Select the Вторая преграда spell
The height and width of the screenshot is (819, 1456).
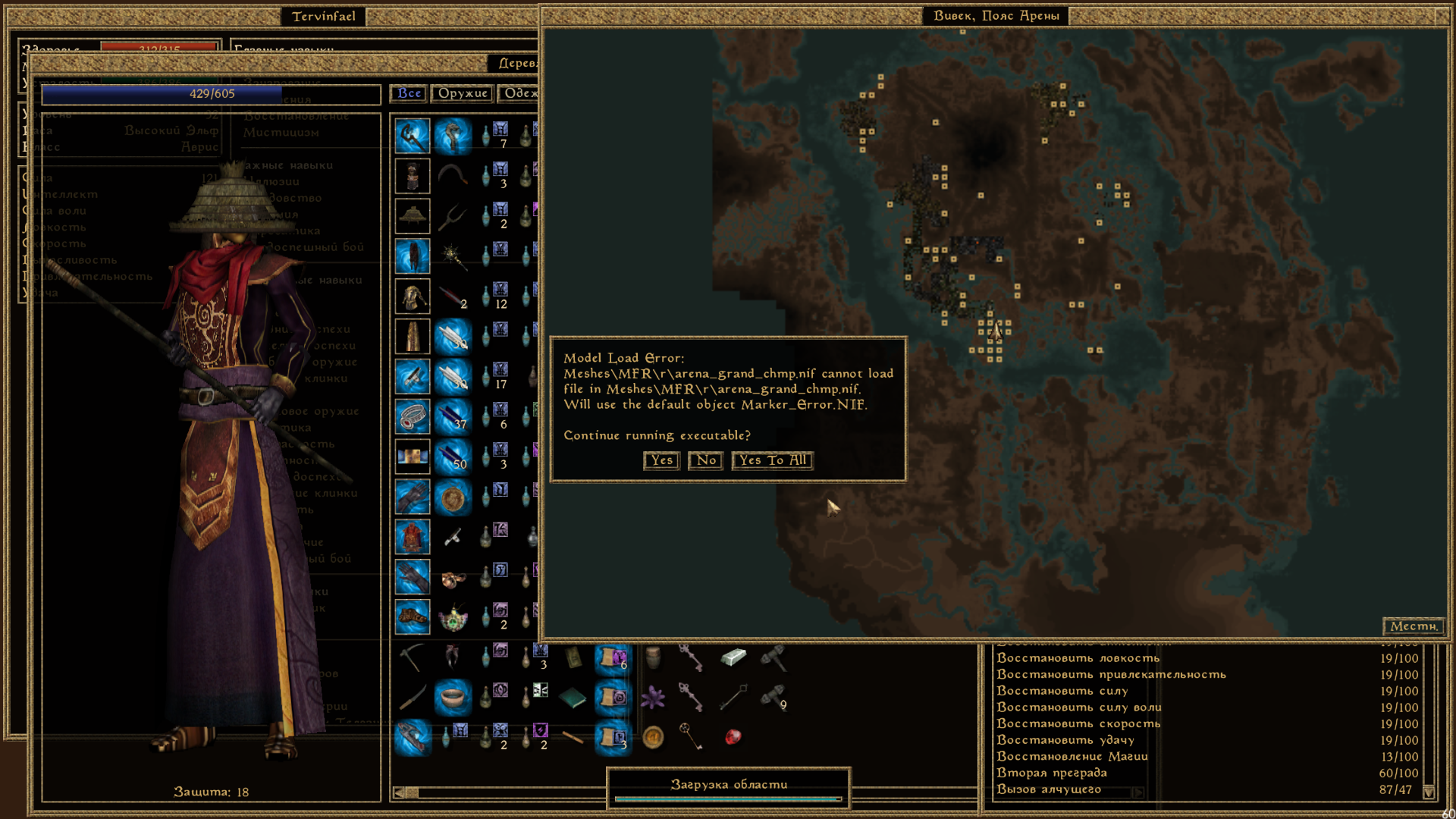[x=1051, y=773]
